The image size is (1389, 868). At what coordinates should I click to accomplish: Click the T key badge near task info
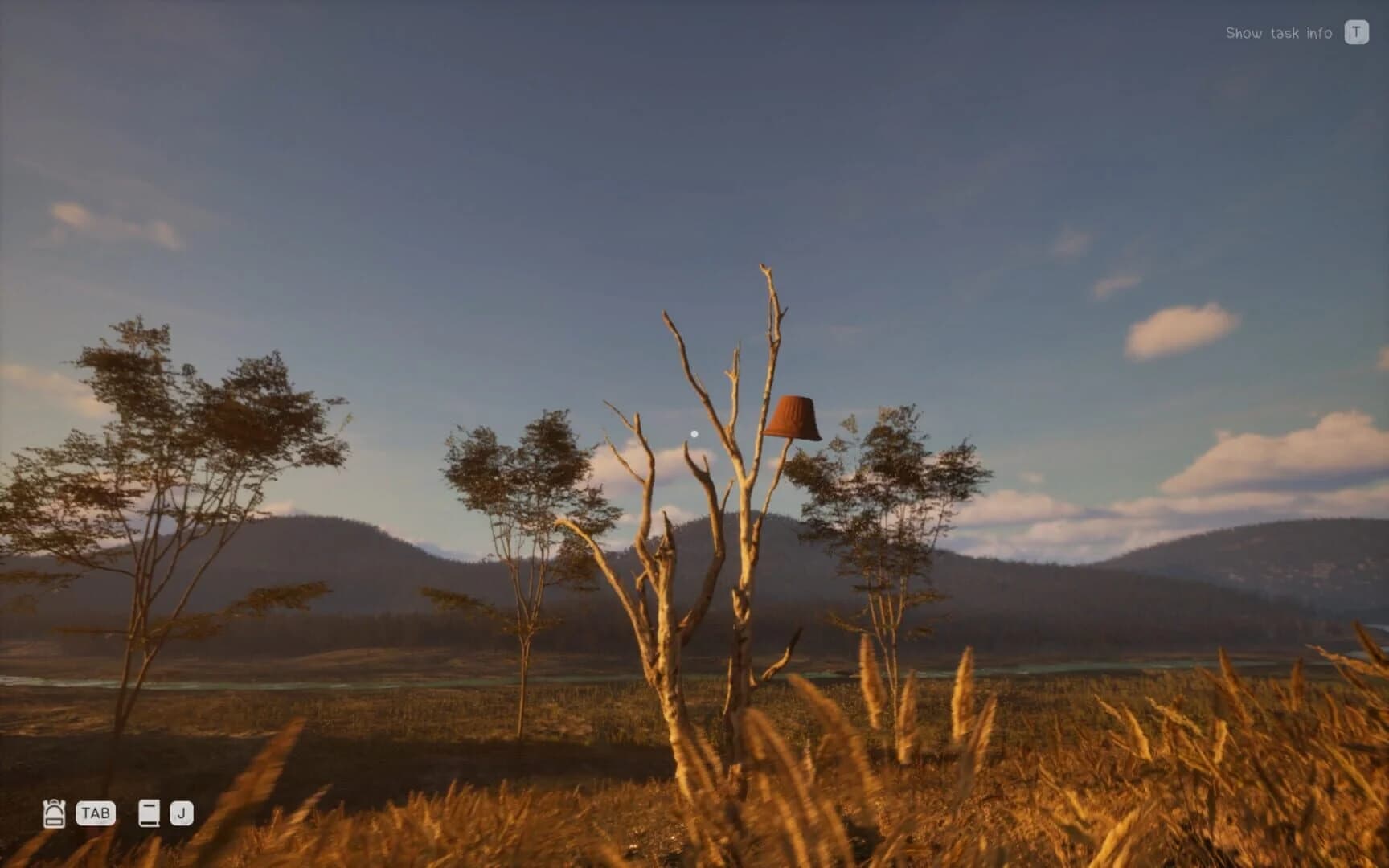point(1358,32)
